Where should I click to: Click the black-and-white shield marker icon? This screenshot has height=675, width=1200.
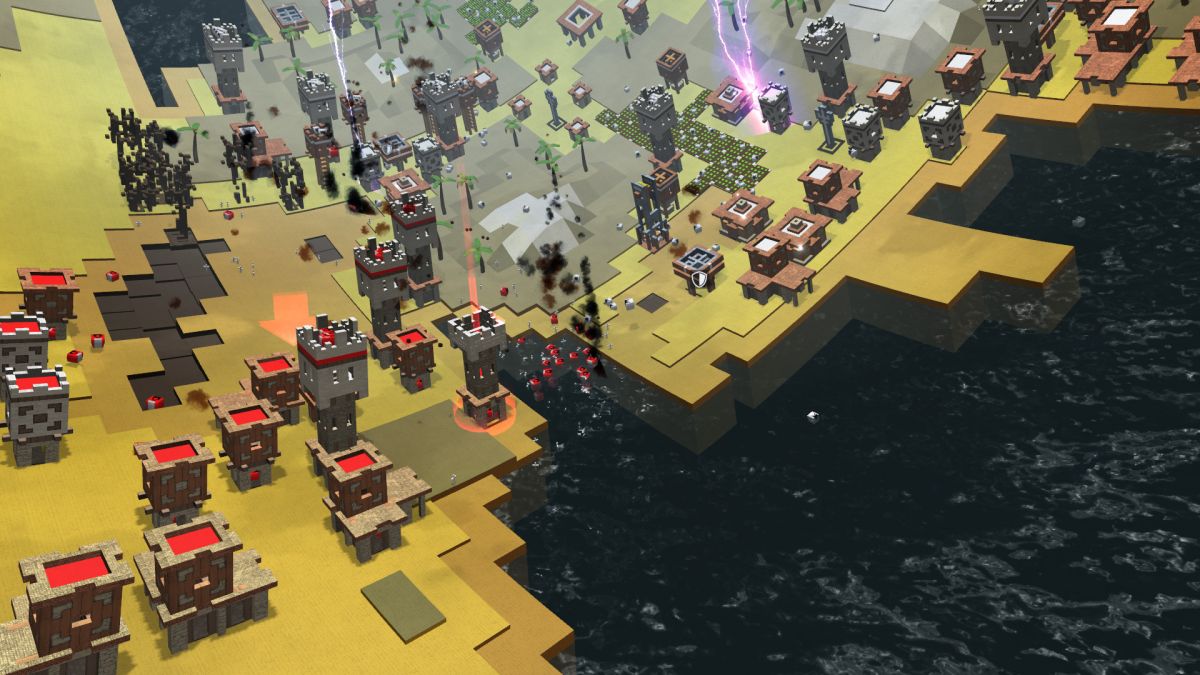[701, 281]
